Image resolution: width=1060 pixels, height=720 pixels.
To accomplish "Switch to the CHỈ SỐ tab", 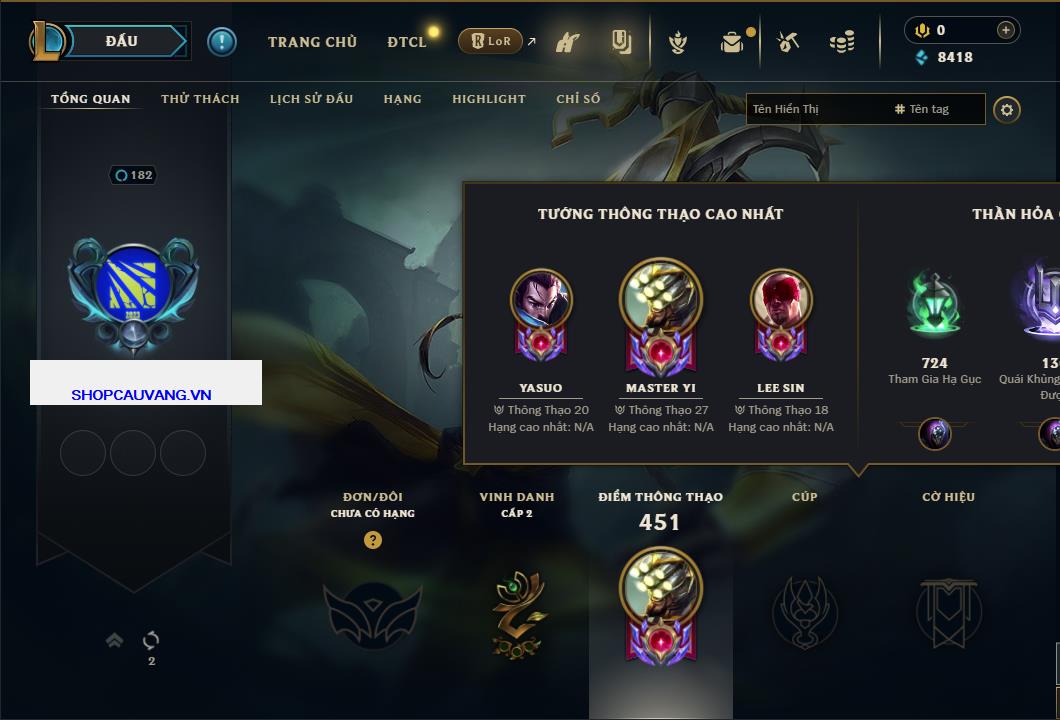I will pyautogui.click(x=578, y=99).
